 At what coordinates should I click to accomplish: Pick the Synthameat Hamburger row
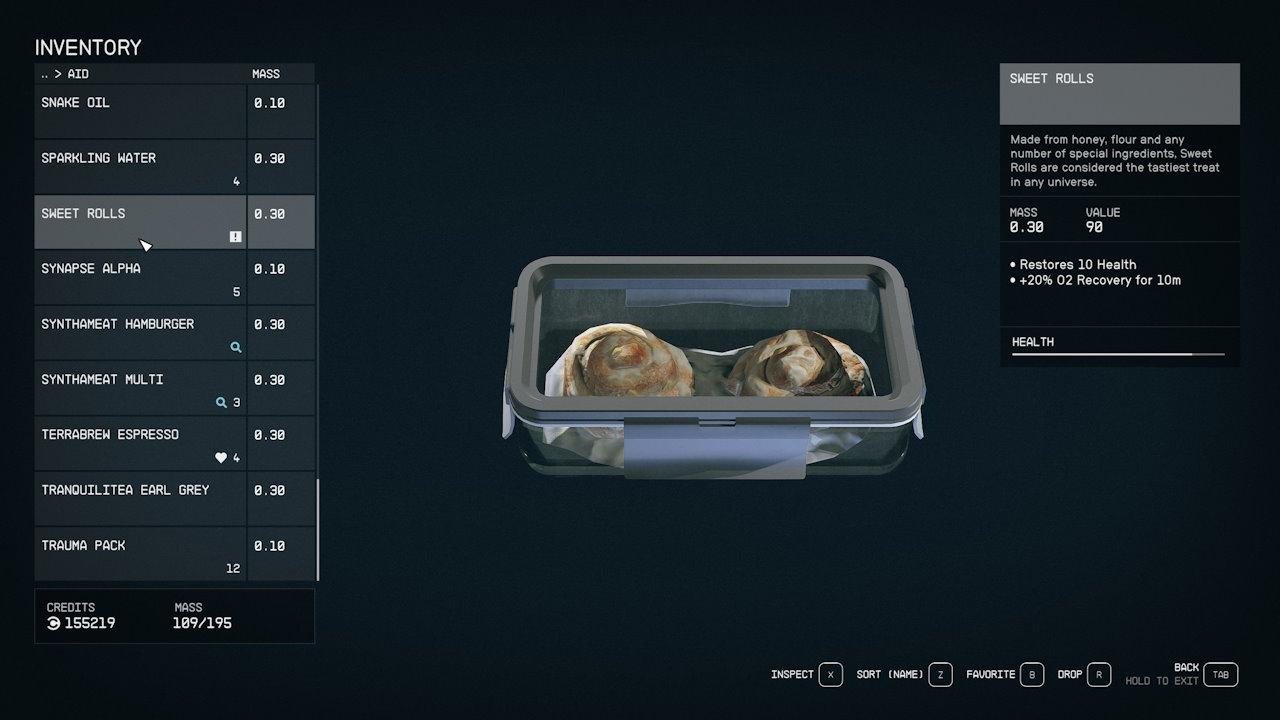[140, 332]
